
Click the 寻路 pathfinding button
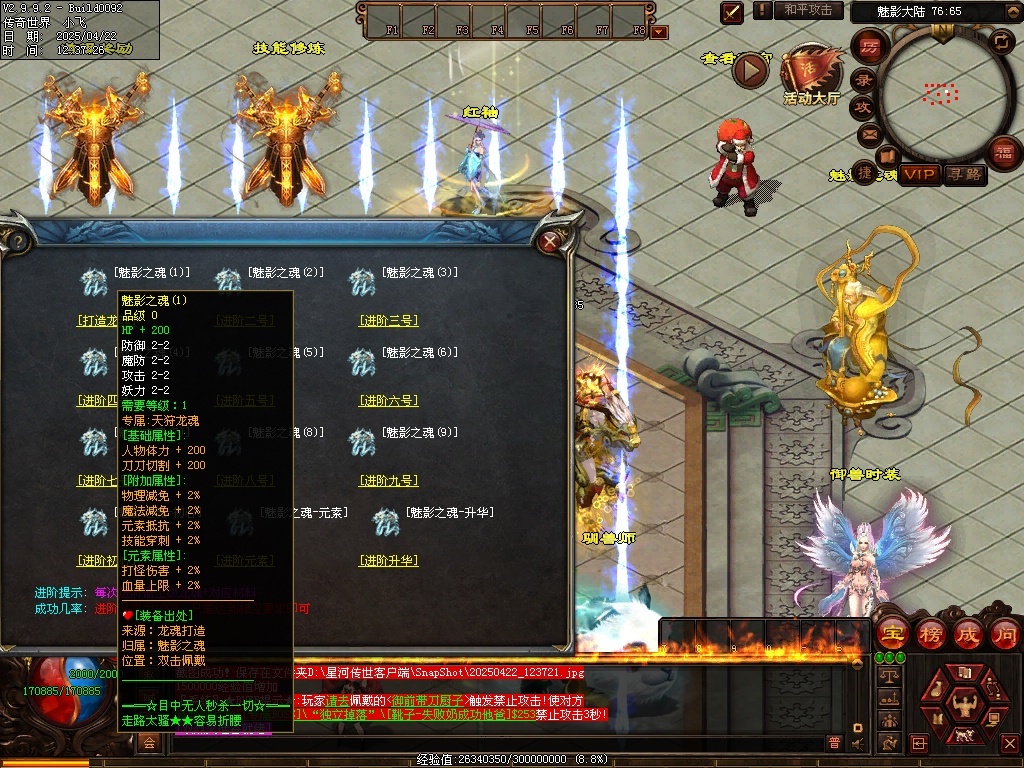pos(965,175)
